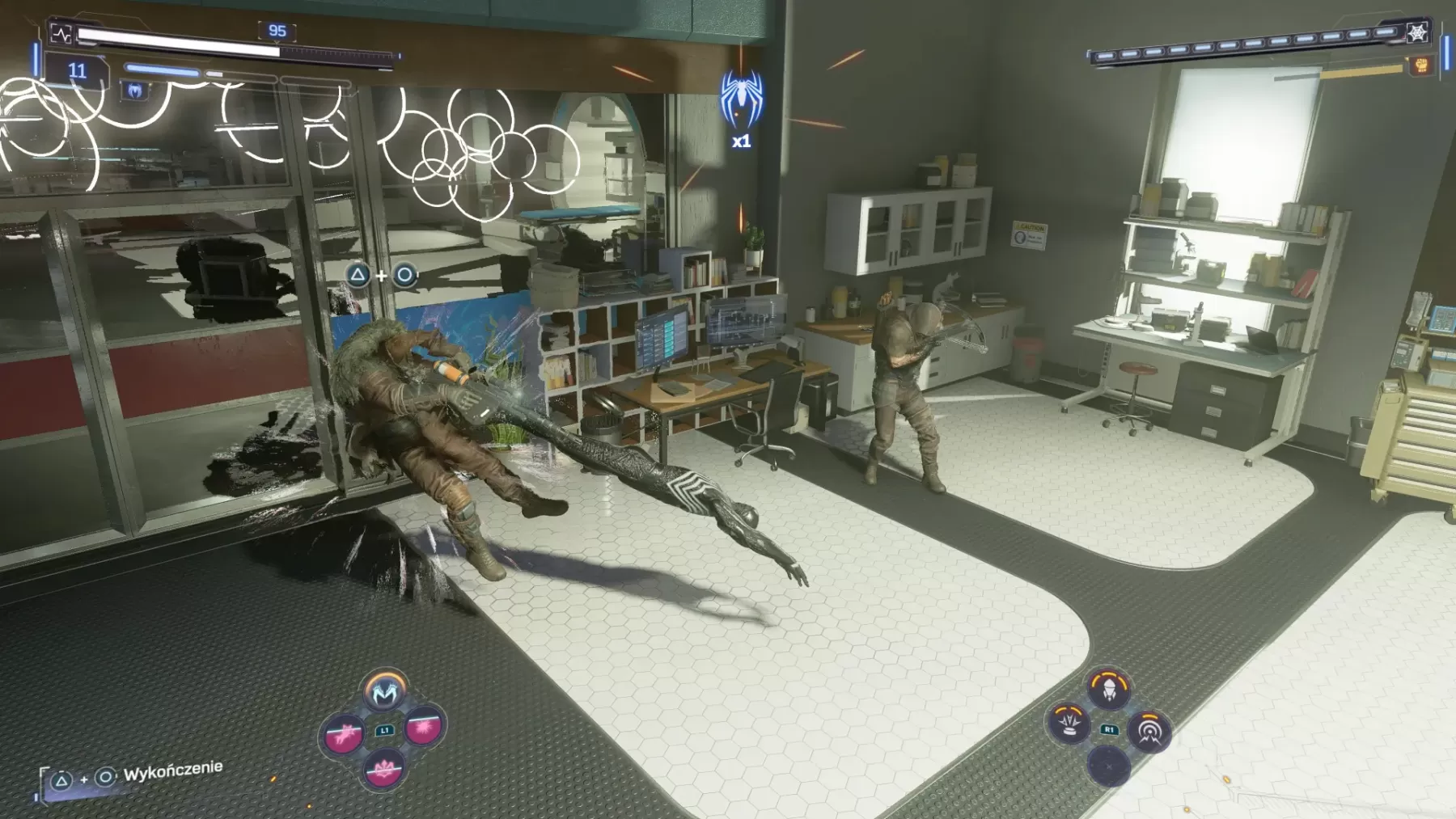The width and height of the screenshot is (1456, 819).
Task: Click the spider-web icon beside the segmented bar
Action: [1417, 32]
